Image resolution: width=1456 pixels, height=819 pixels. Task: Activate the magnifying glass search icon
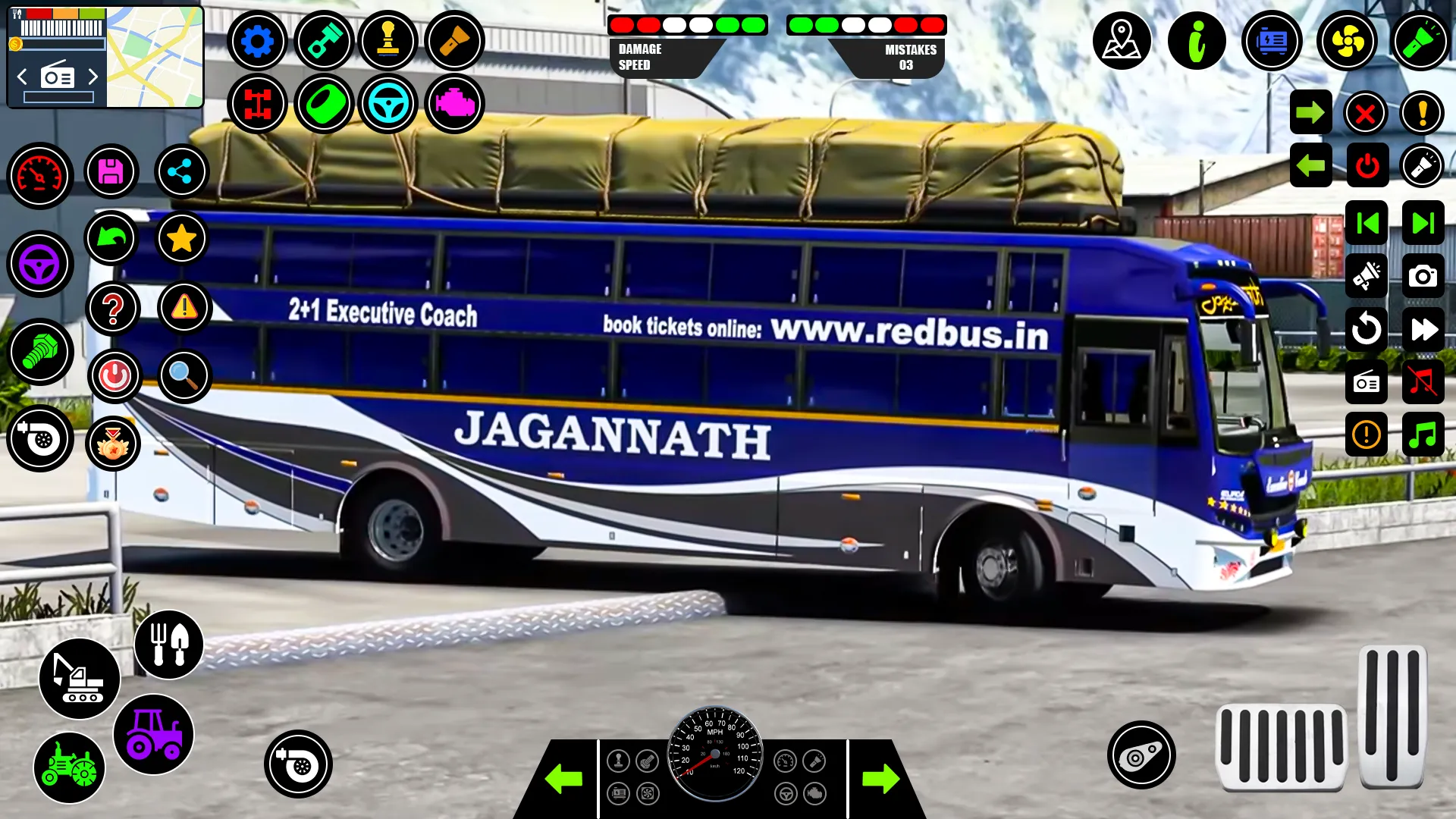[x=184, y=375]
